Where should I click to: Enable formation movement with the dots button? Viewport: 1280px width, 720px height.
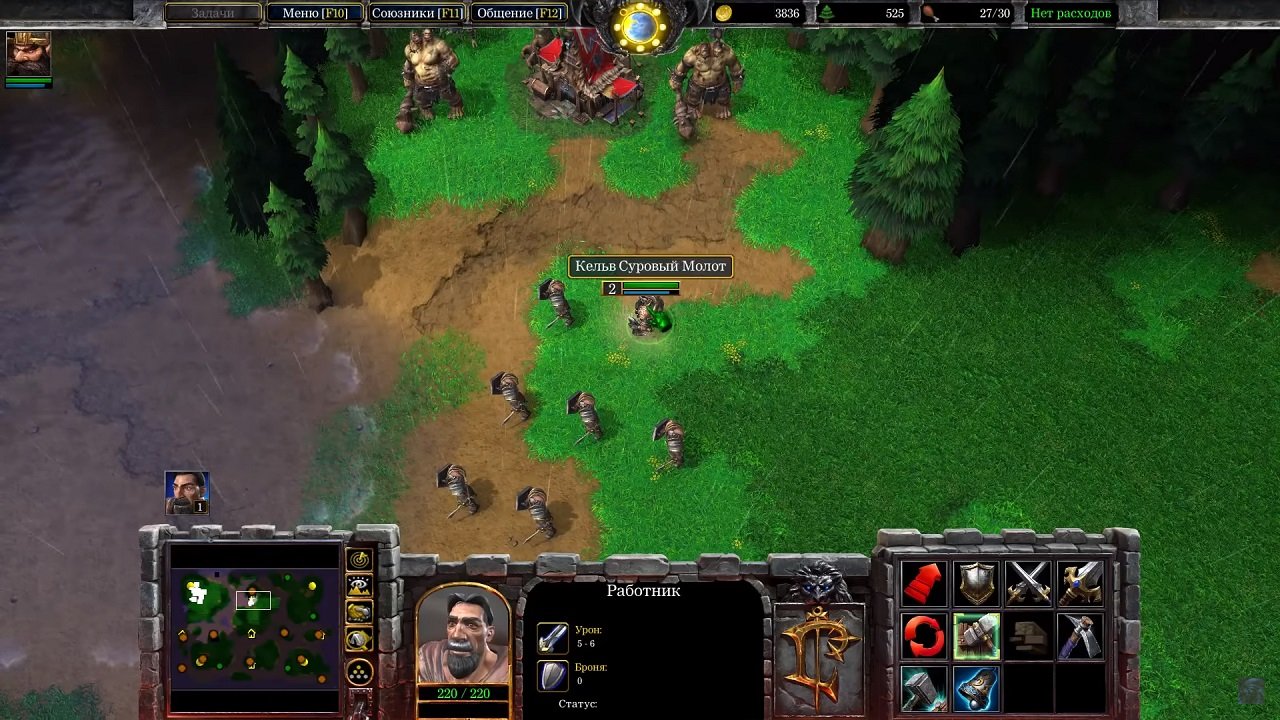[356, 670]
